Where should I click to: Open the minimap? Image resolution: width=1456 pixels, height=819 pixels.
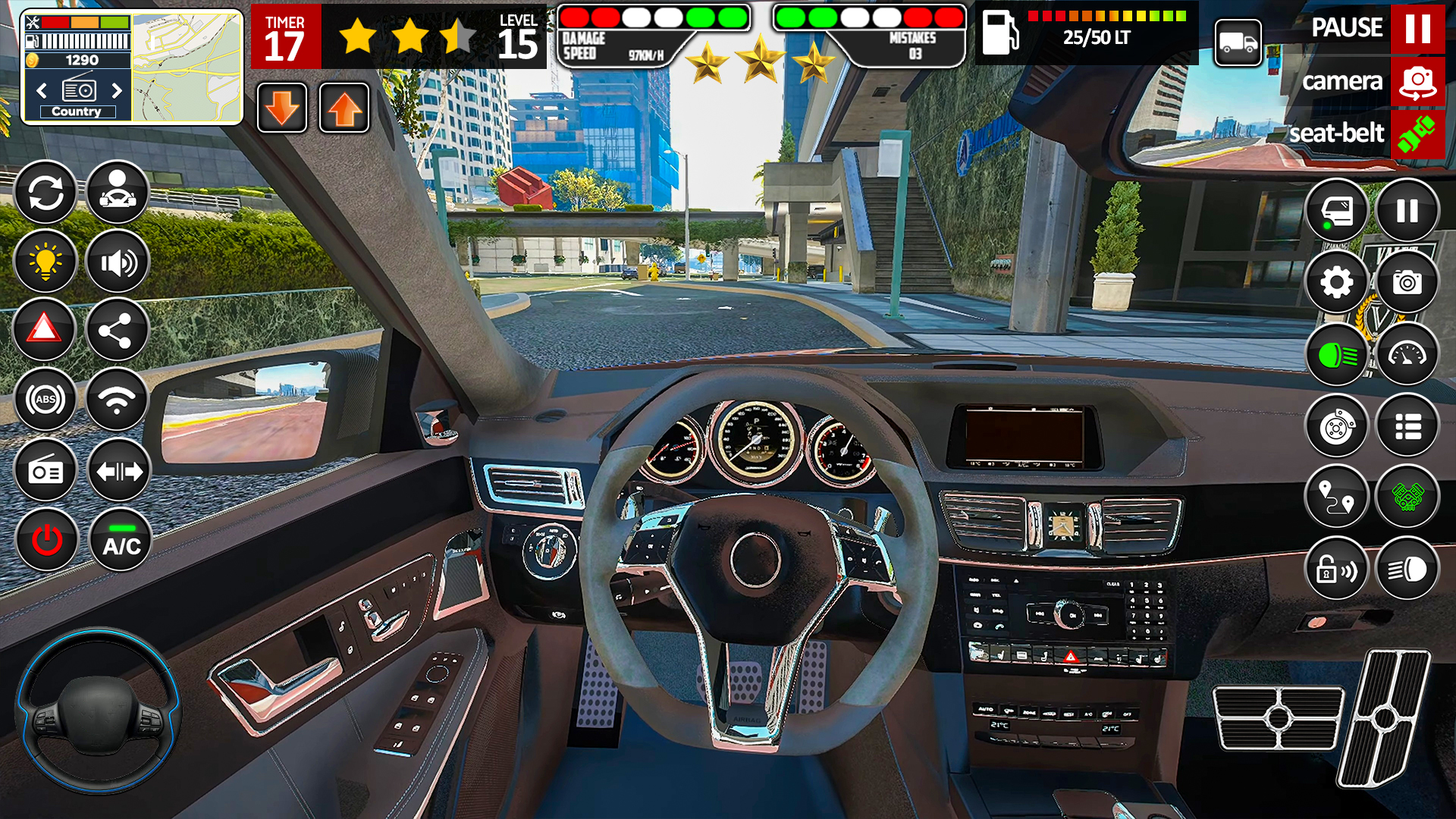[x=187, y=67]
